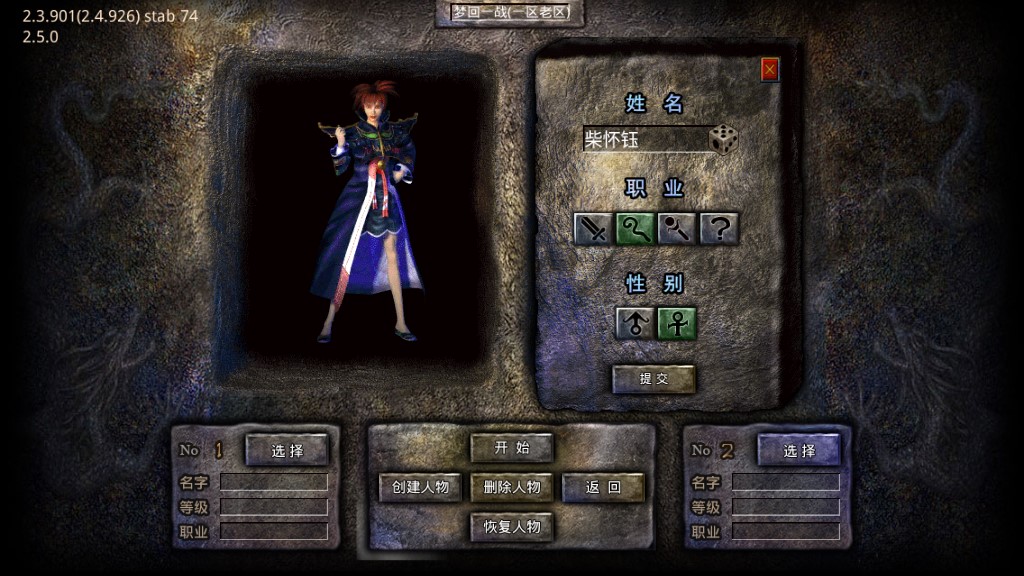Choose the warrior sword class icon
The image size is (1024, 576).
click(x=594, y=229)
